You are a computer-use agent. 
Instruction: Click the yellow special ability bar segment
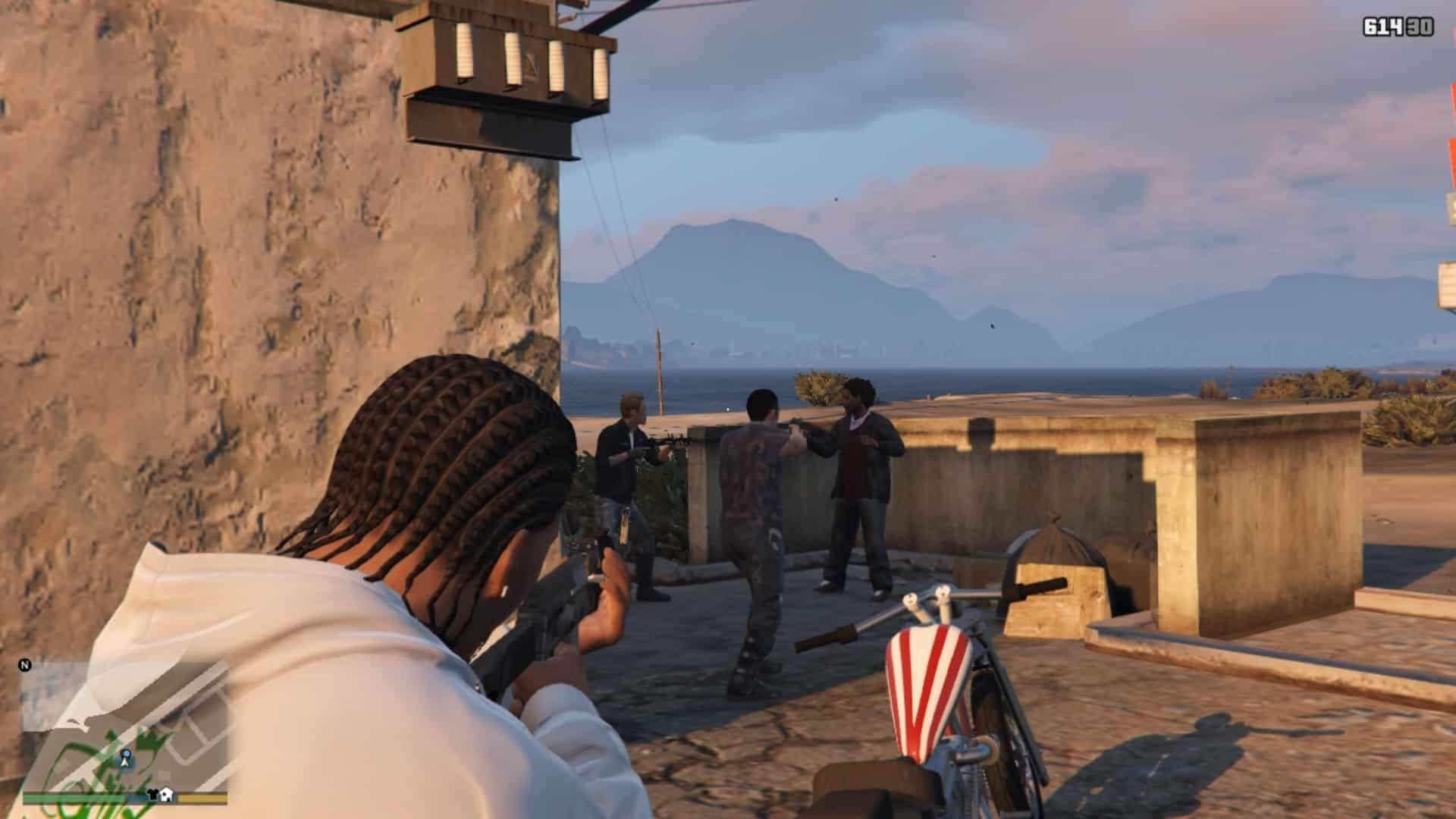click(x=203, y=797)
